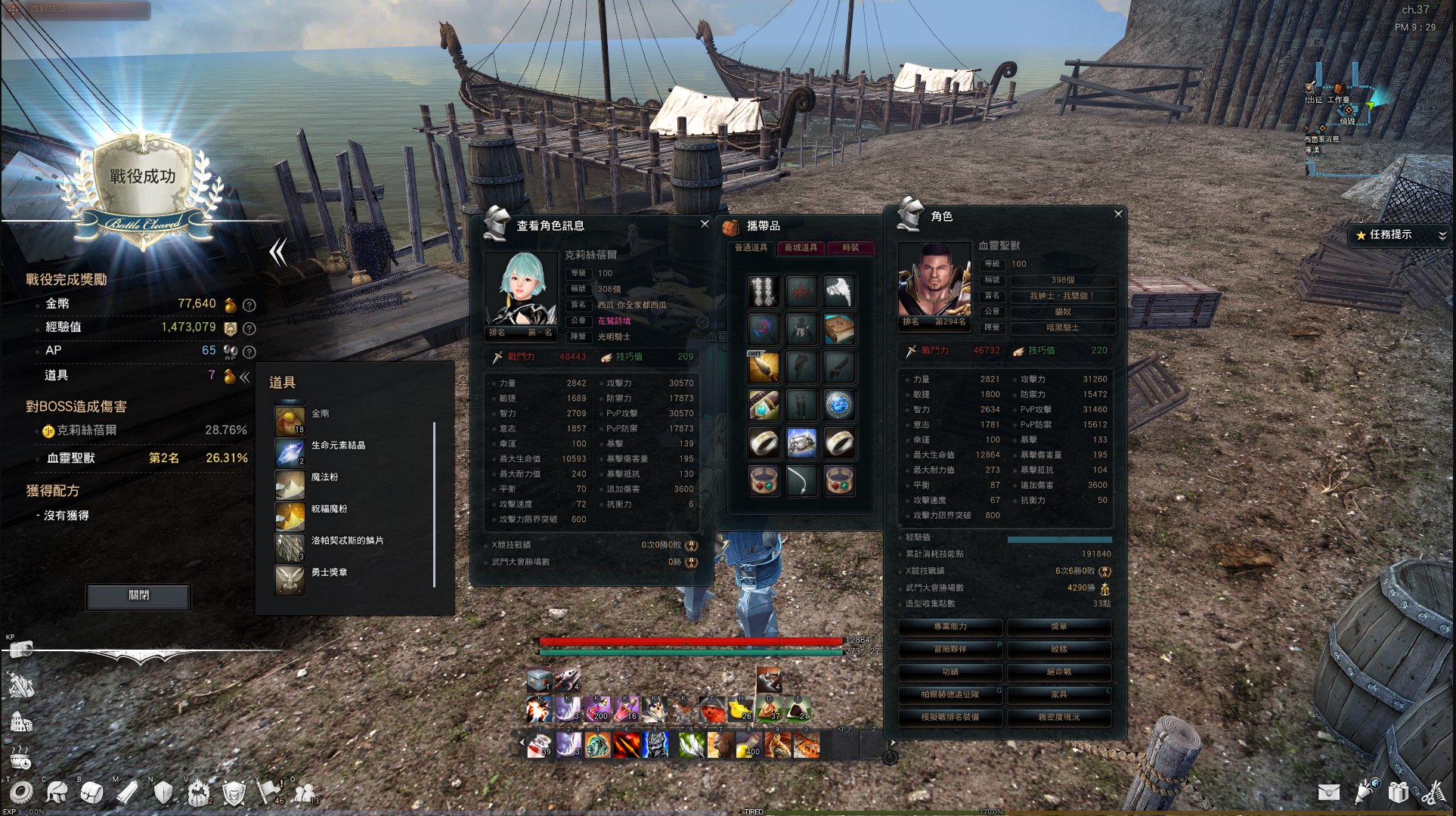Select the 普通道具 tab
This screenshot has height=816, width=1456.
tap(751, 248)
